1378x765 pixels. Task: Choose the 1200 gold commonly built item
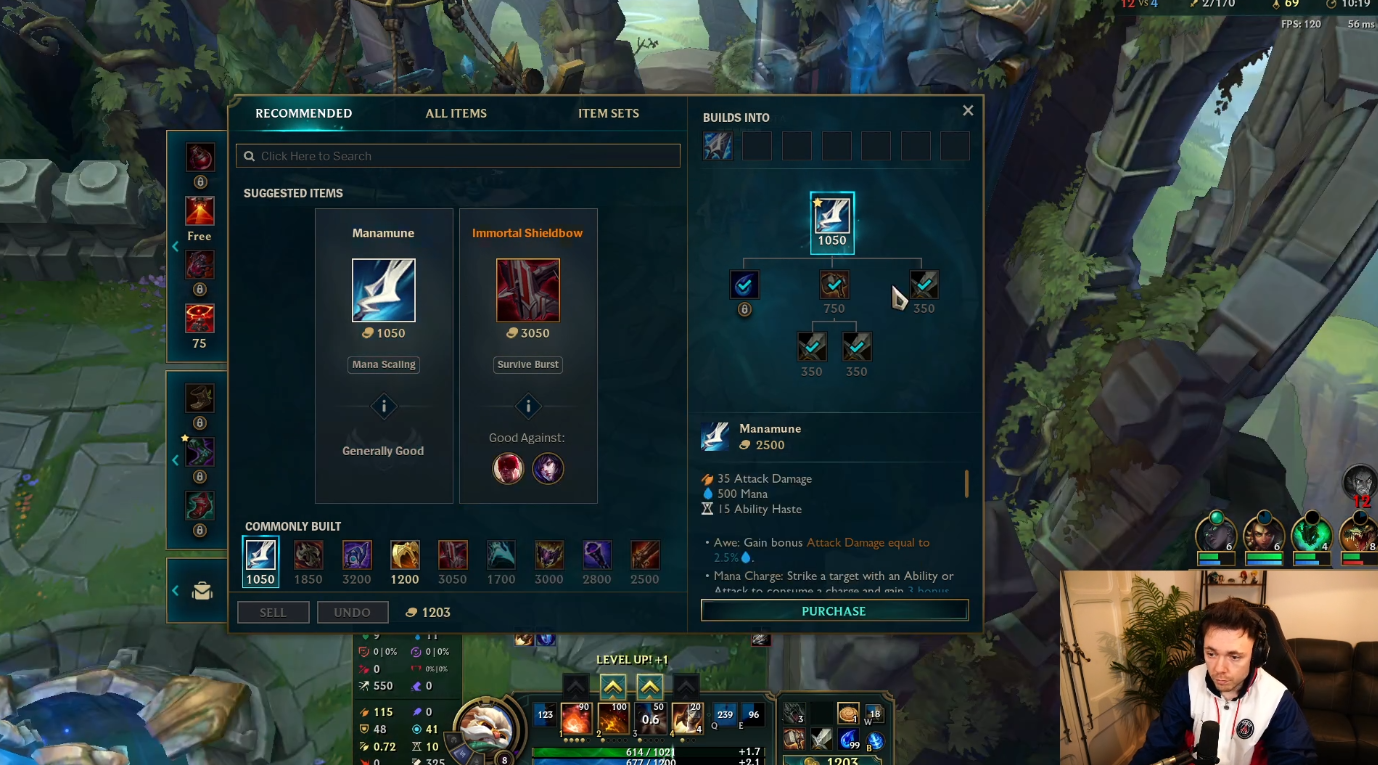[x=405, y=555]
